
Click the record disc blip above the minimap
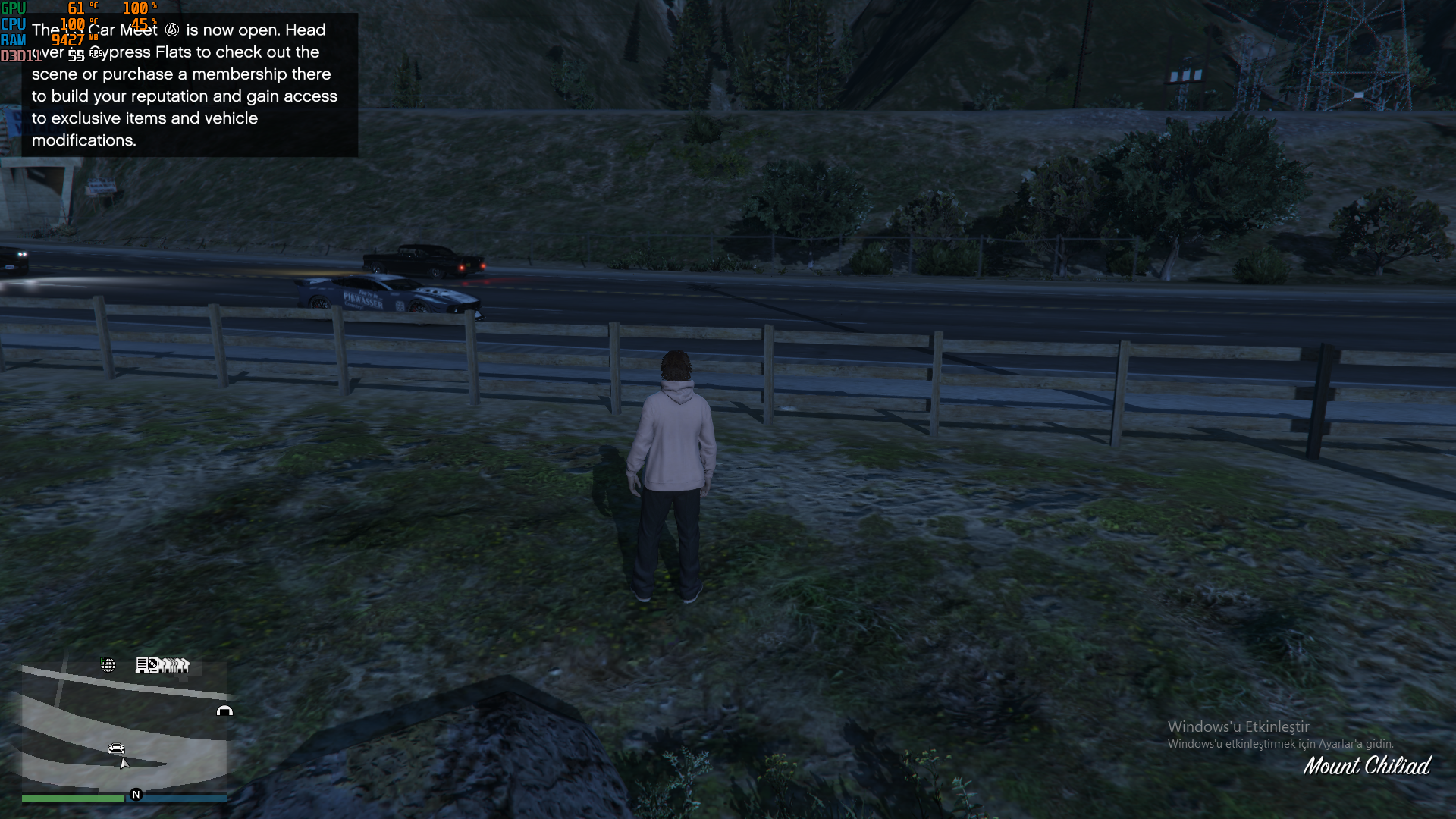152,665
